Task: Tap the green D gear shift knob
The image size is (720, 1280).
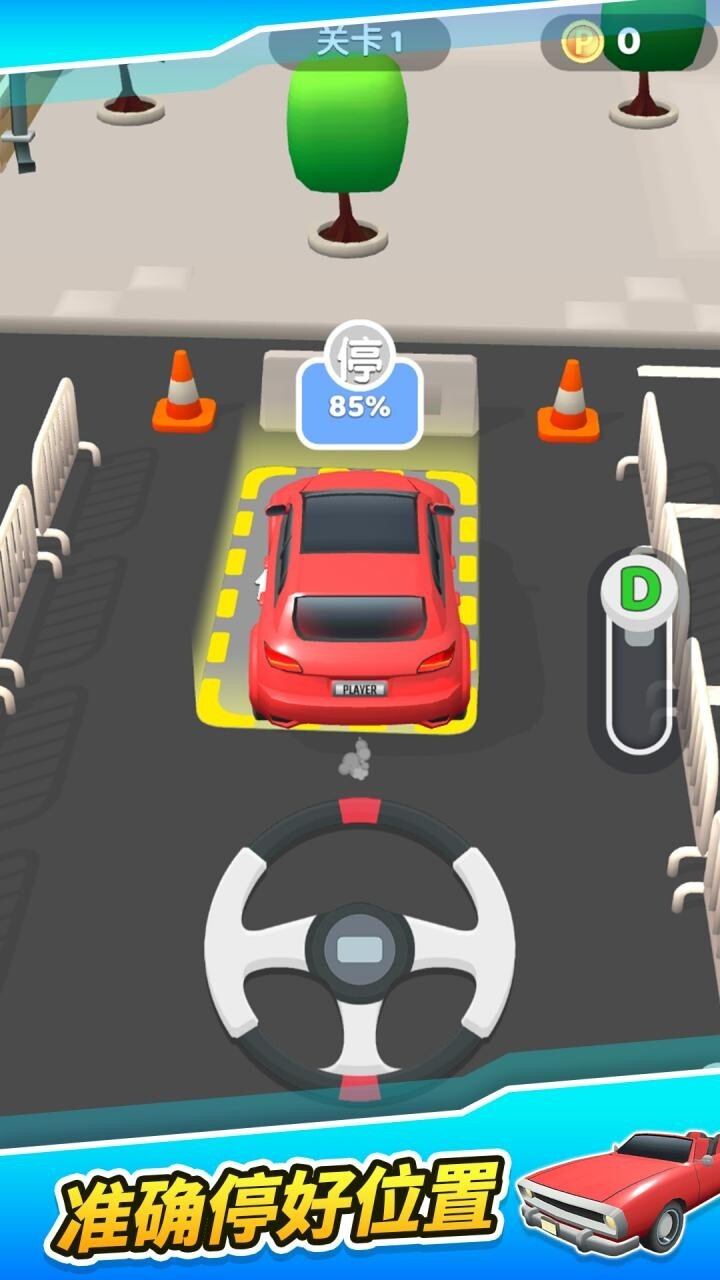Action: [638, 592]
